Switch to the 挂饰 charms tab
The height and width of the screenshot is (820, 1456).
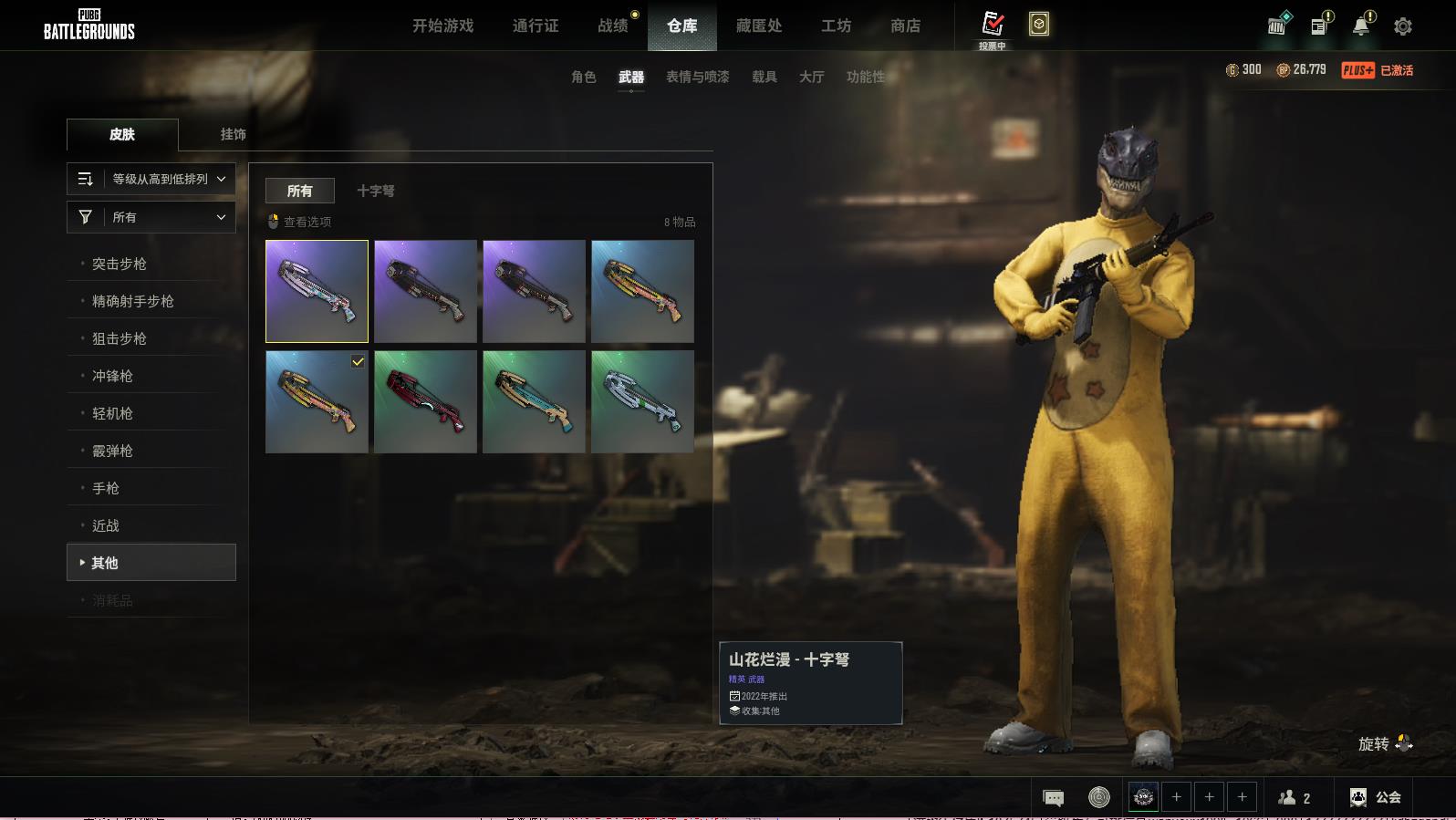[x=233, y=134]
